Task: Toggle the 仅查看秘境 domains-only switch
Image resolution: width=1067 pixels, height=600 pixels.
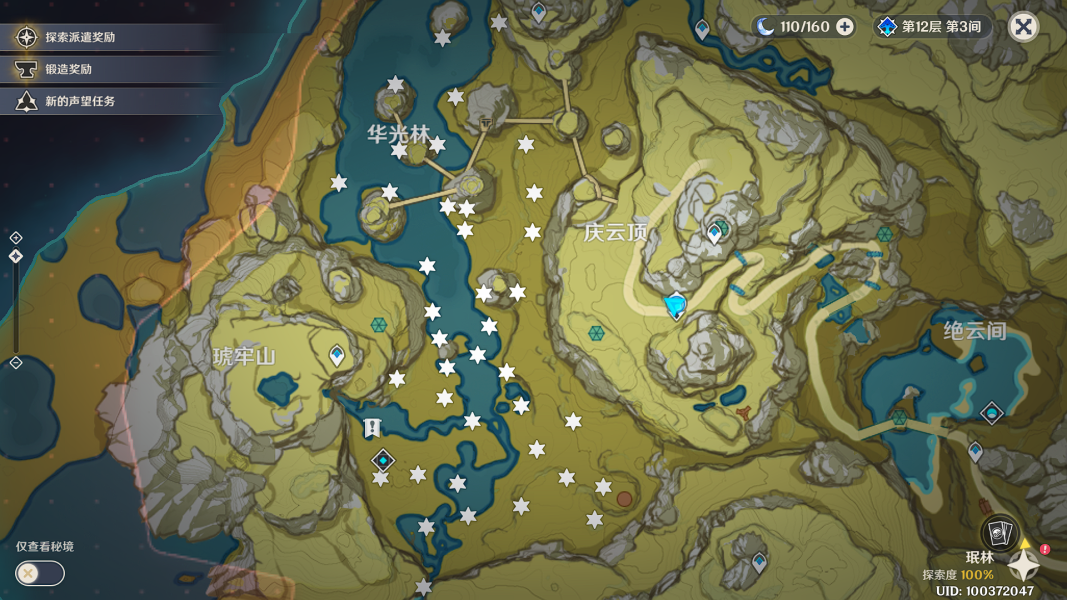Action: [40, 573]
